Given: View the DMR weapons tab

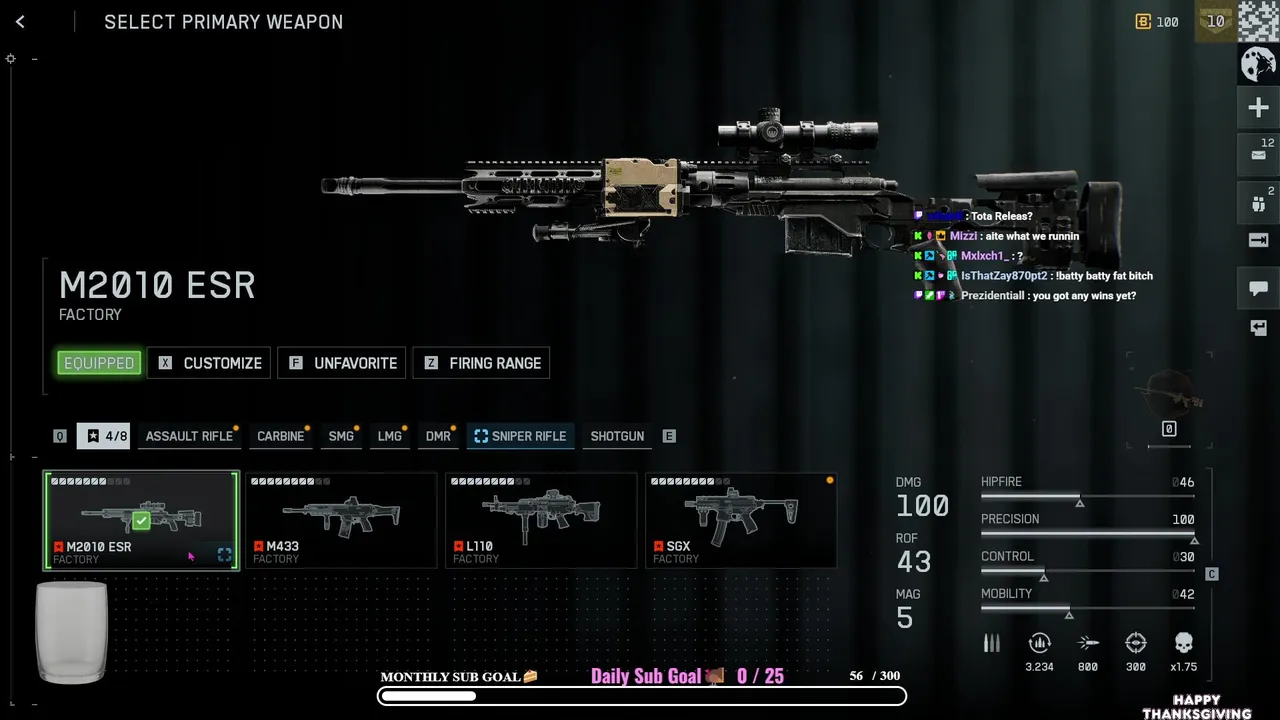Looking at the screenshot, I should click(438, 436).
